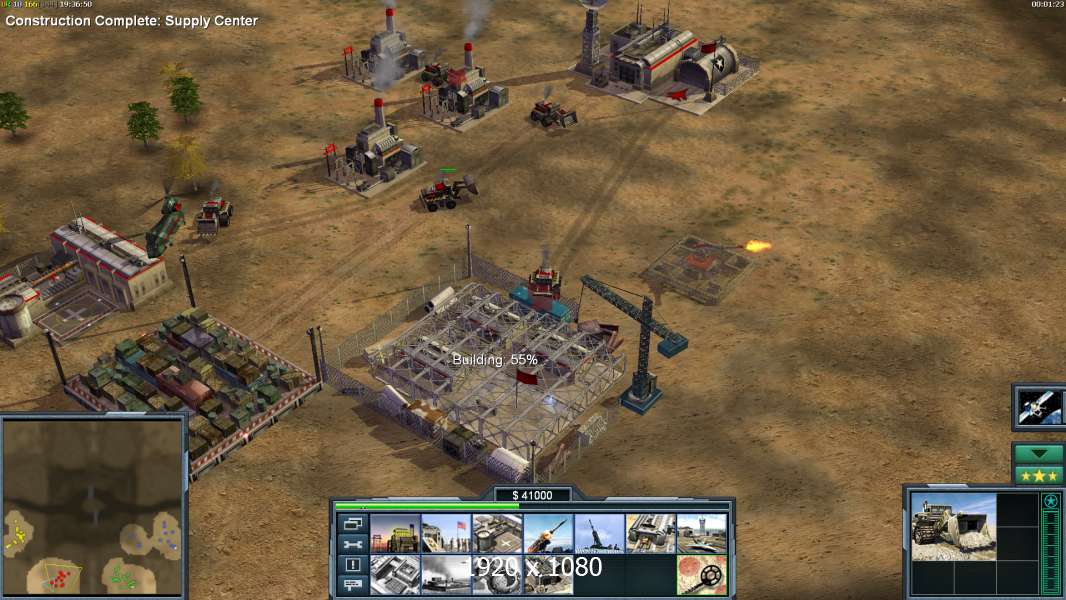Select the artillery cannon defense build icon
Screen dimensions: 1066x600
(599, 534)
